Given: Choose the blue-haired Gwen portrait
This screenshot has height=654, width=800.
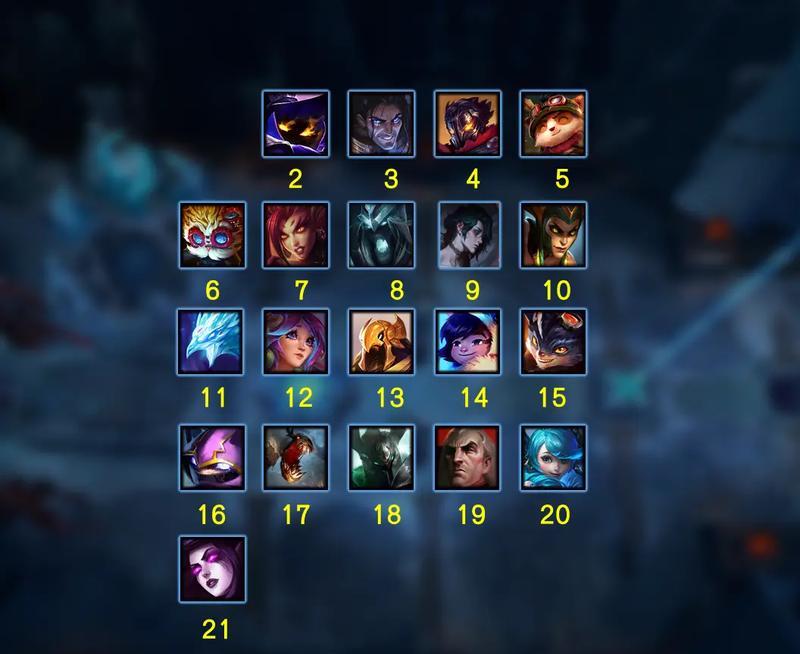Looking at the screenshot, I should pyautogui.click(x=553, y=458).
